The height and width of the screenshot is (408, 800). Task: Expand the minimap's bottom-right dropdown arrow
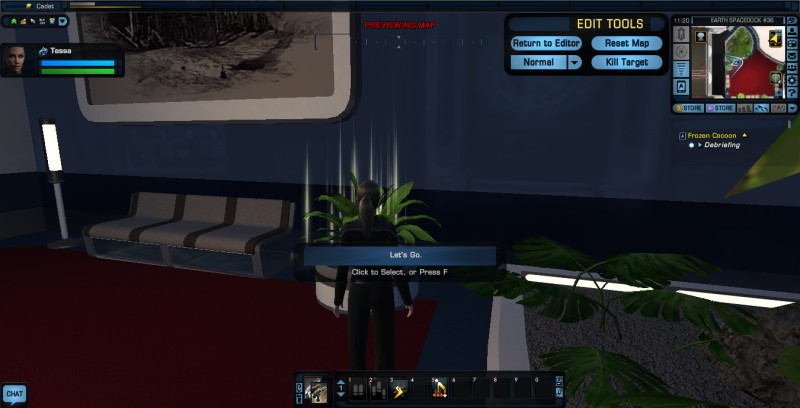[792, 107]
